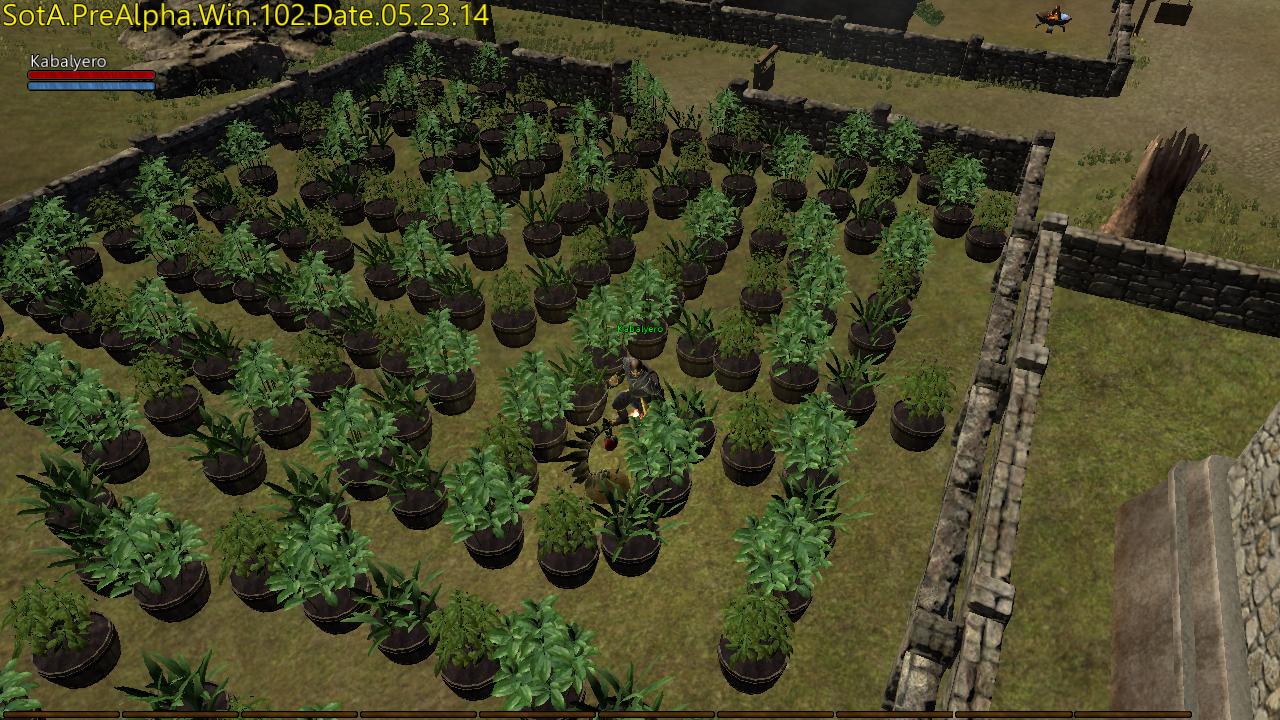Click the fourth hotbar slot
Viewport: 1280px width, 720px height.
[x=420, y=712]
